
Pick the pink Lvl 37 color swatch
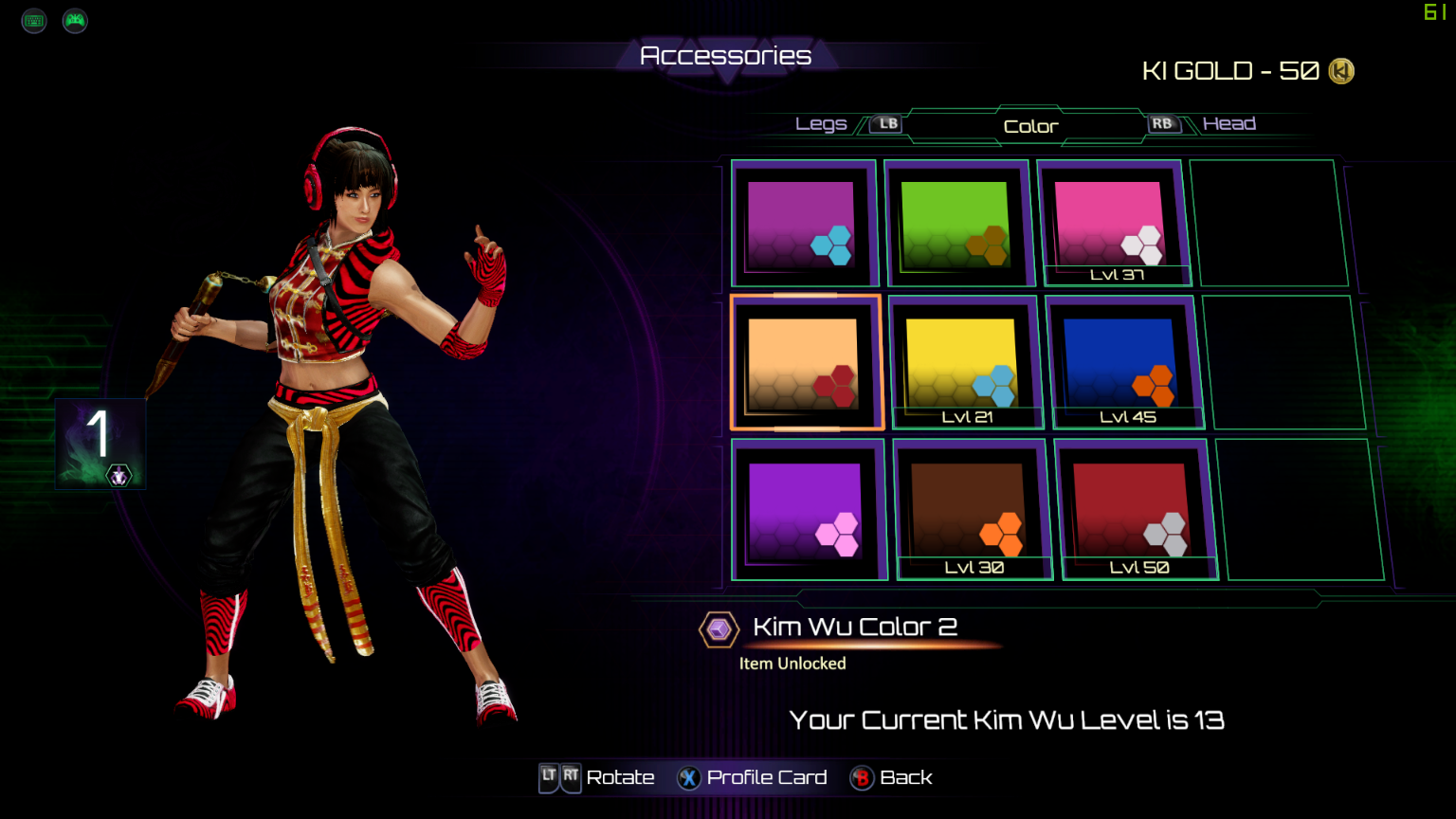(x=1109, y=224)
